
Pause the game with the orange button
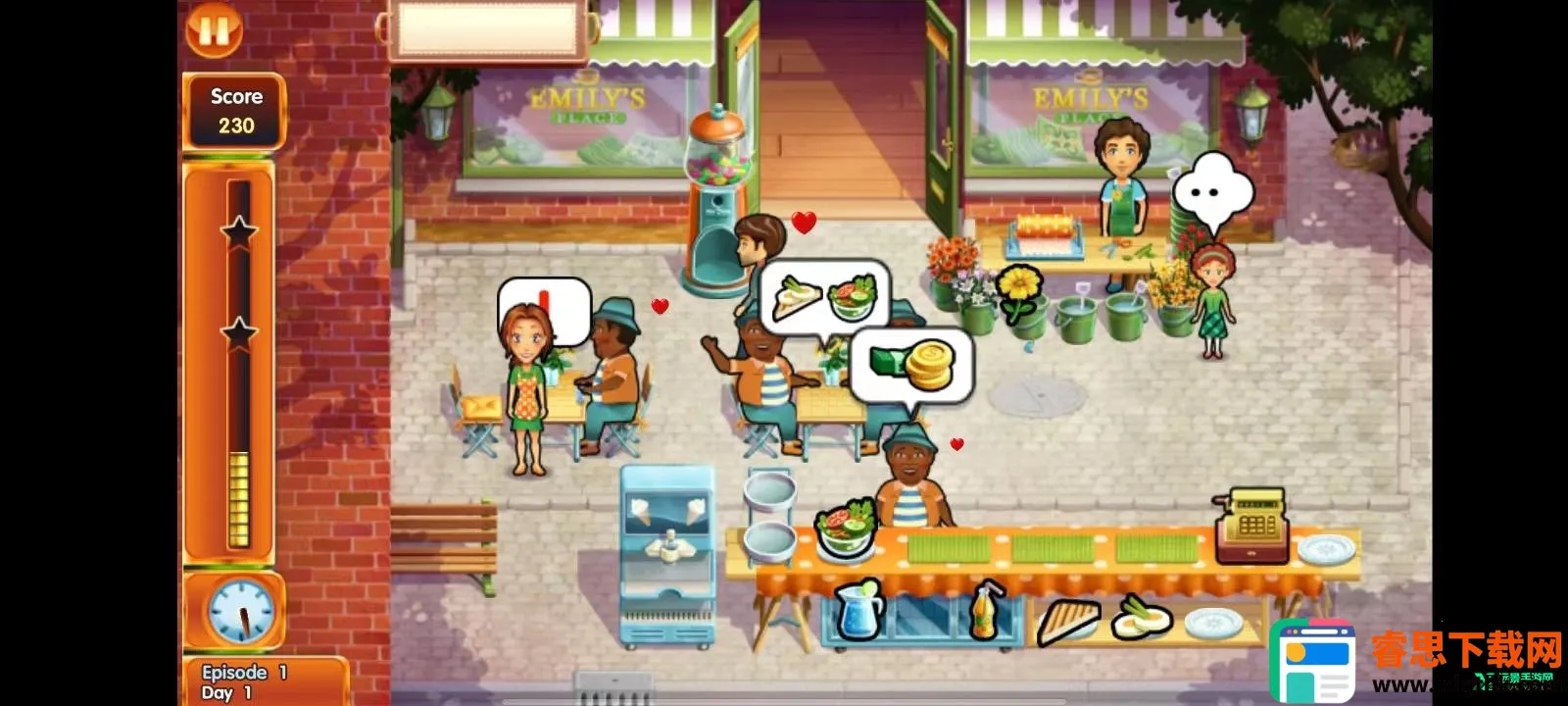214,29
